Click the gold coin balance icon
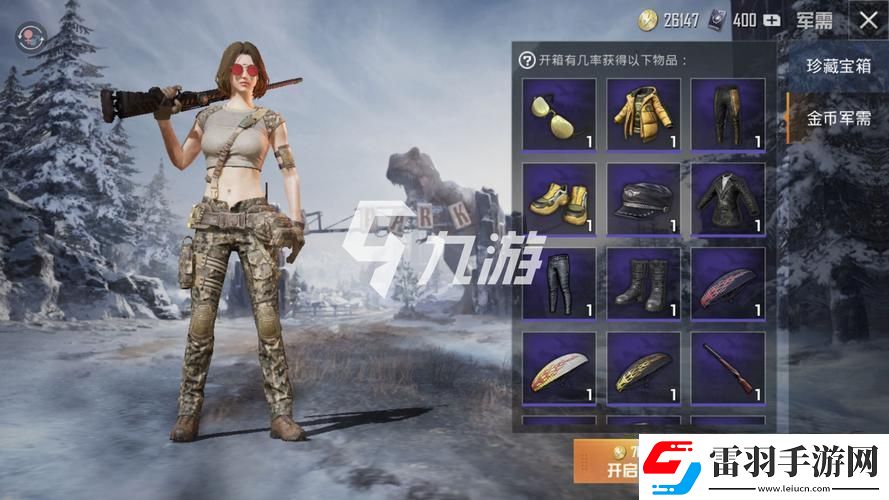The height and width of the screenshot is (500, 889). click(650, 20)
